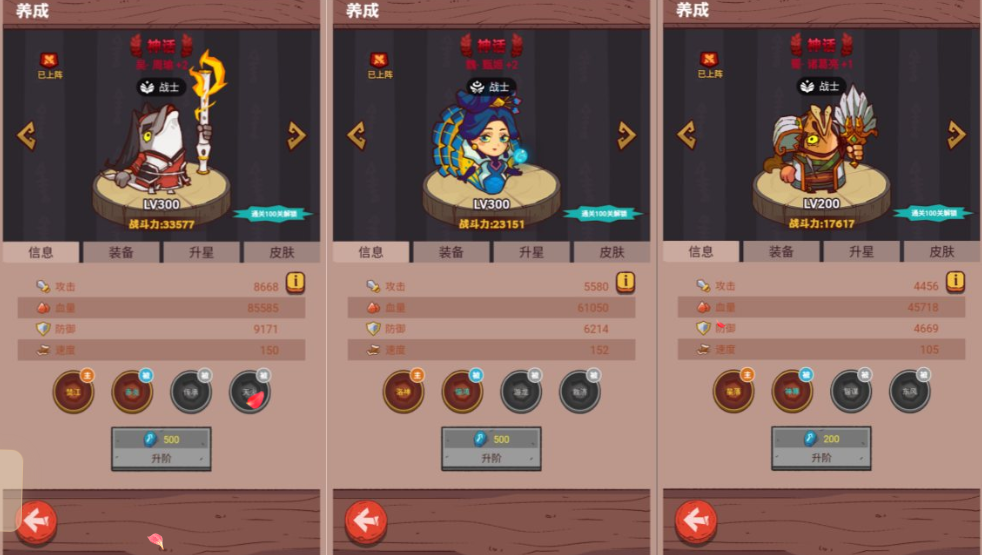Open 装备 tab of the 17617-power hero
Image resolution: width=982 pixels, height=555 pixels.
click(x=781, y=252)
